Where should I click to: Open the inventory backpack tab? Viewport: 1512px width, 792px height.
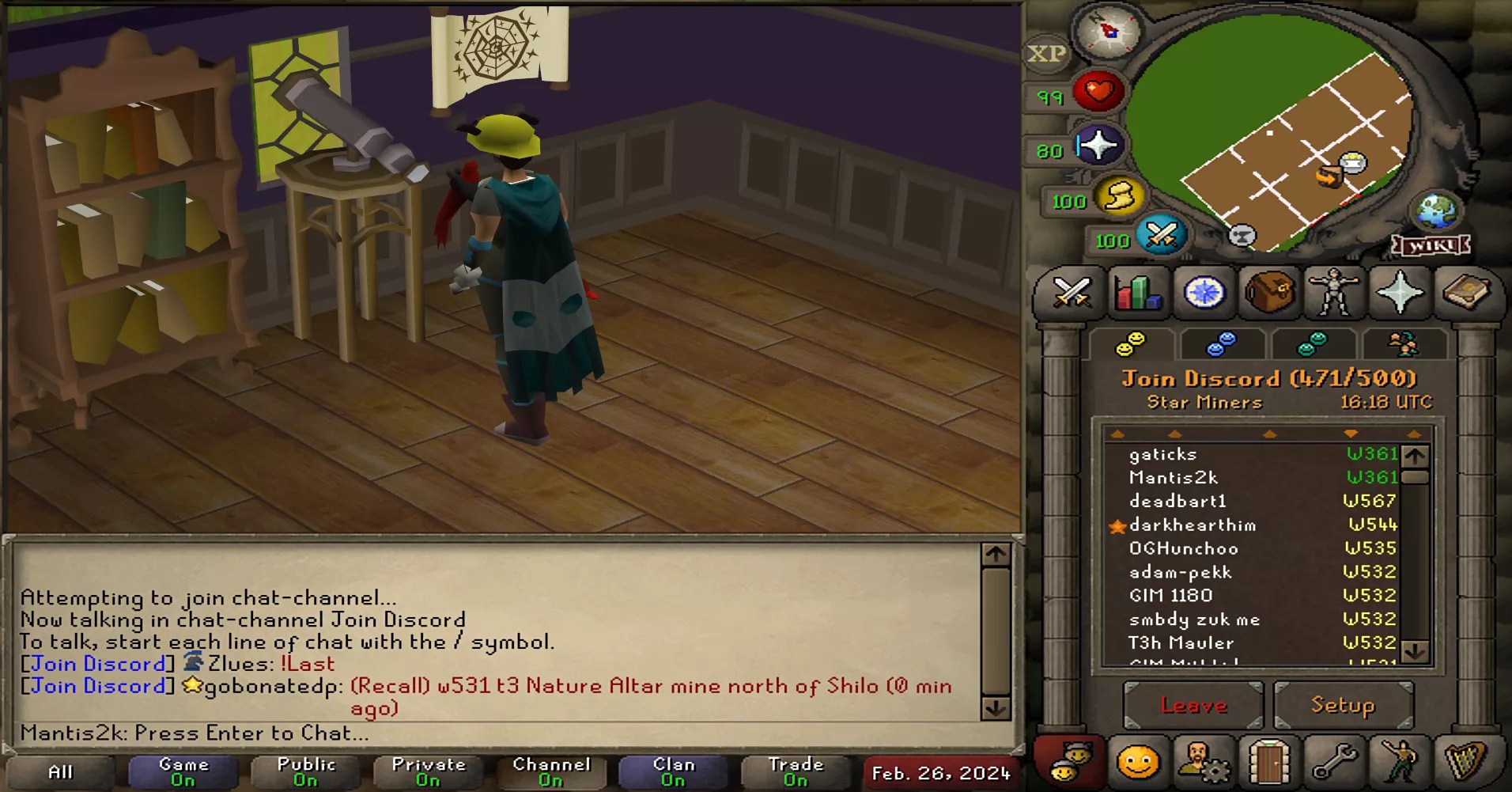pyautogui.click(x=1270, y=294)
